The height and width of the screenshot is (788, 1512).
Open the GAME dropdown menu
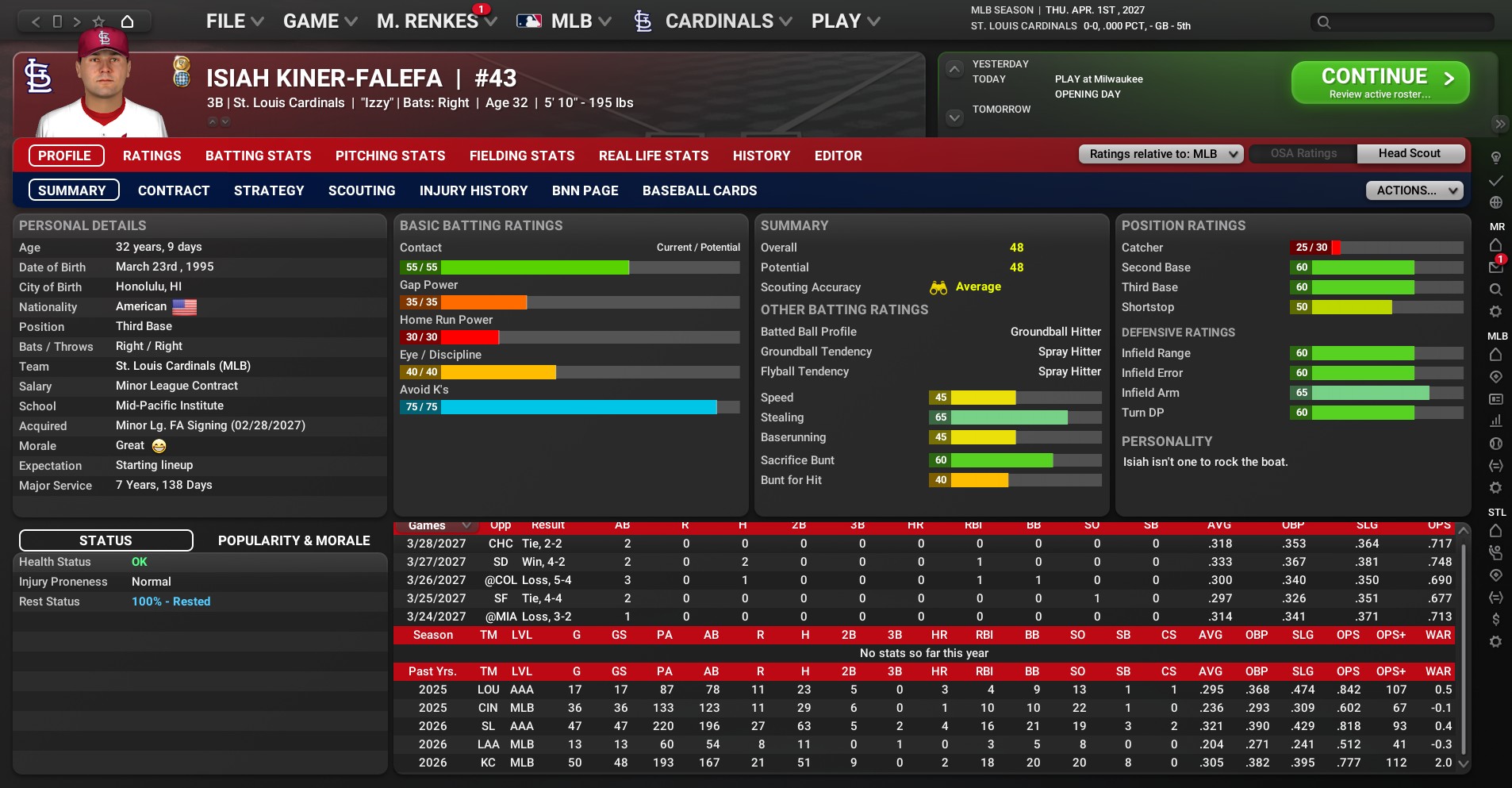[x=320, y=21]
